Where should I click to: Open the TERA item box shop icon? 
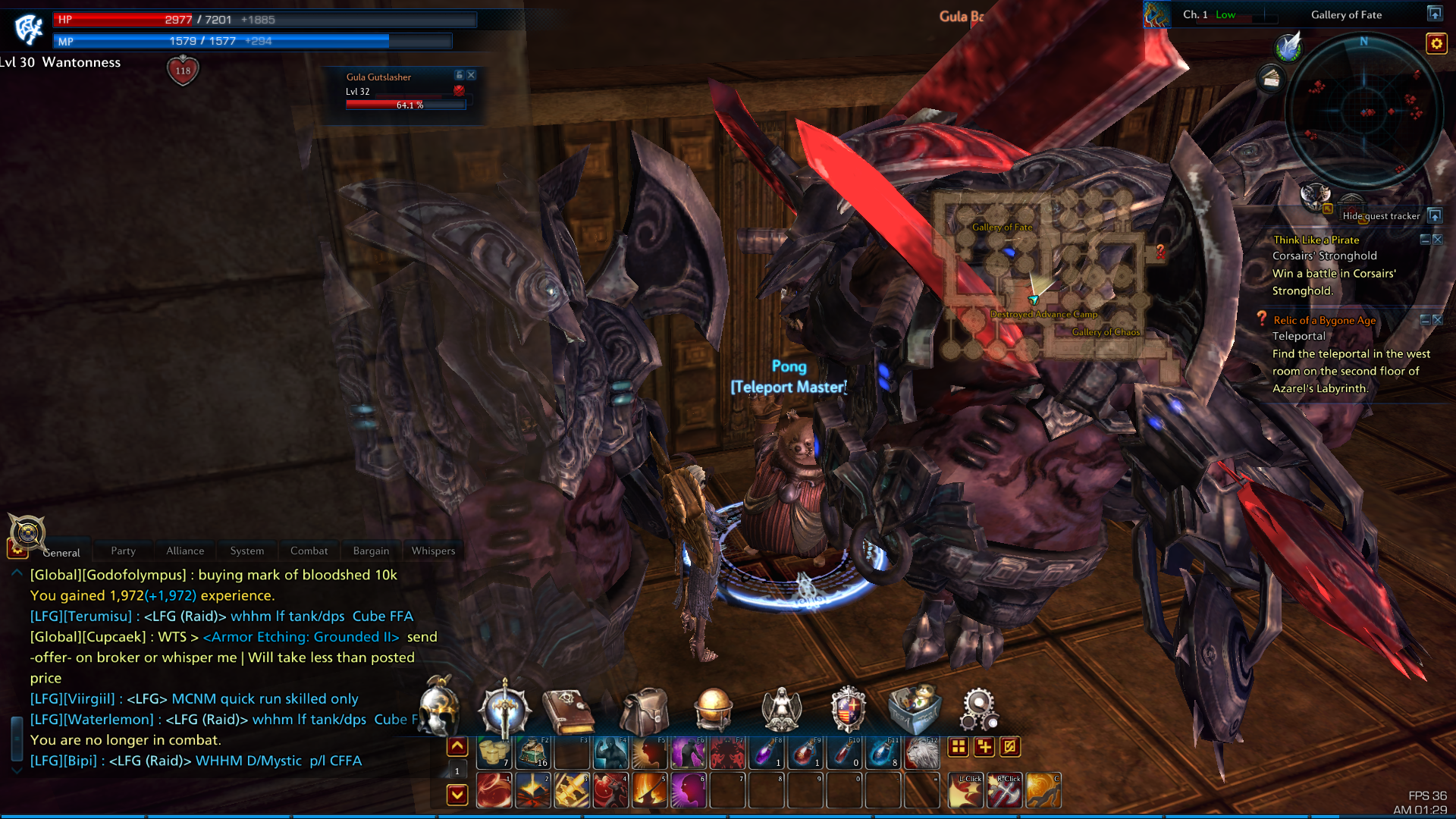pyautogui.click(x=915, y=711)
